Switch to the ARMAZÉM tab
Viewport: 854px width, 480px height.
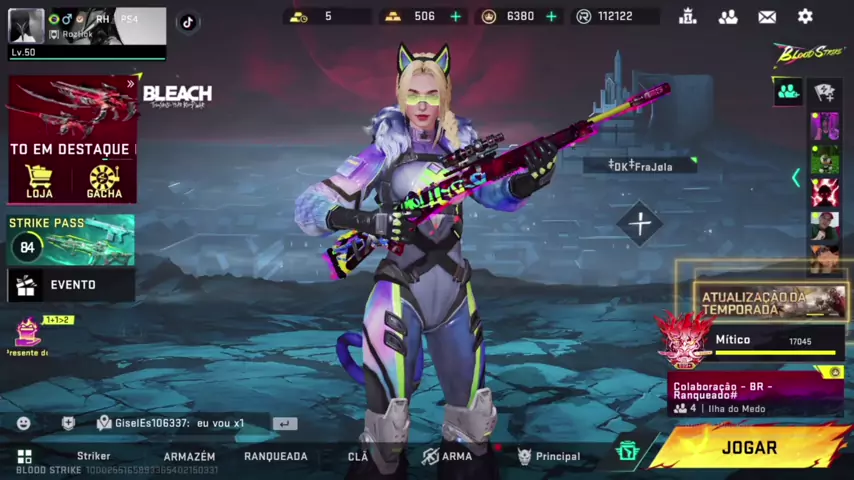tap(189, 456)
